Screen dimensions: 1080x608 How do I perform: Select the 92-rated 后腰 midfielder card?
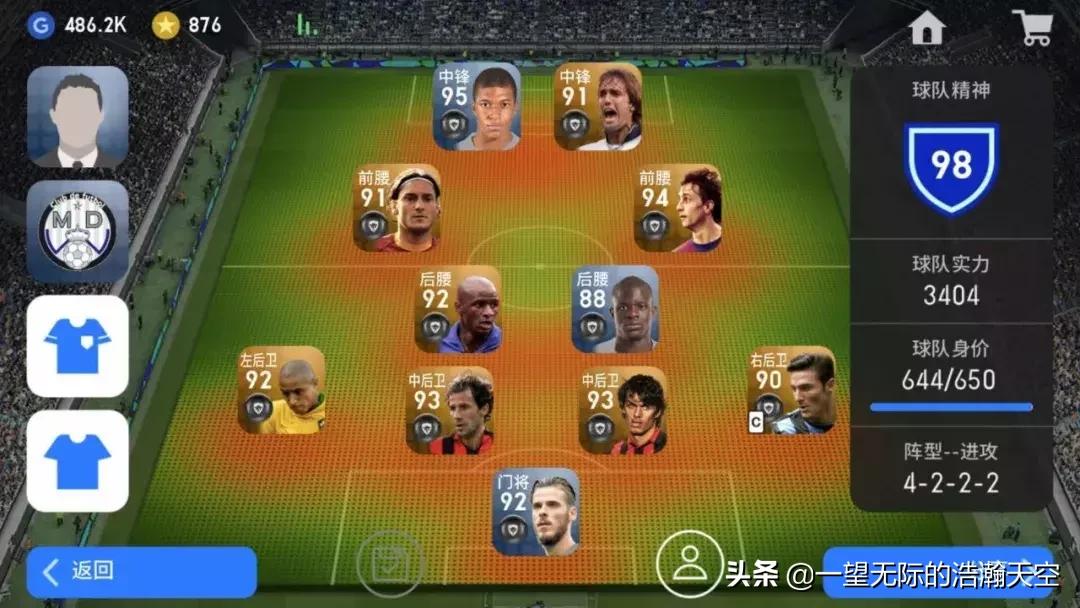[x=458, y=309]
